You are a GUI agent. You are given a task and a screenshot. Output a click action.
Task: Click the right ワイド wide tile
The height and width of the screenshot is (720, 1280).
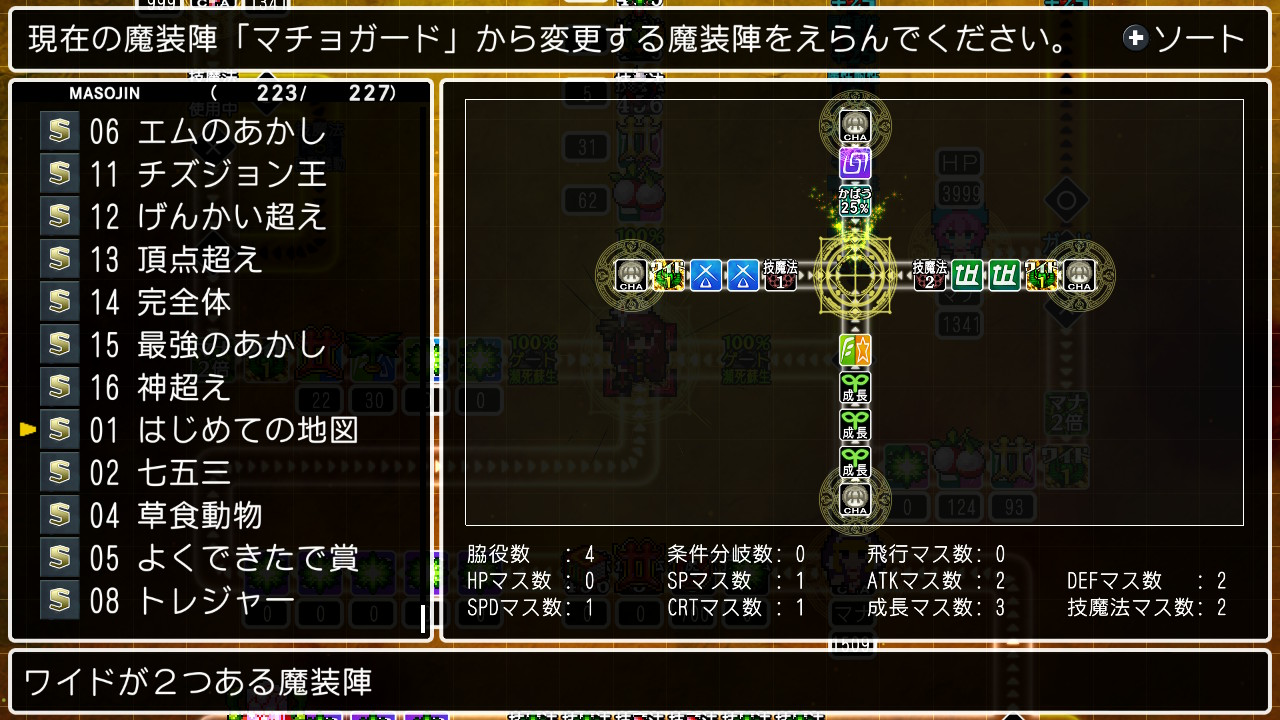coord(1041,275)
